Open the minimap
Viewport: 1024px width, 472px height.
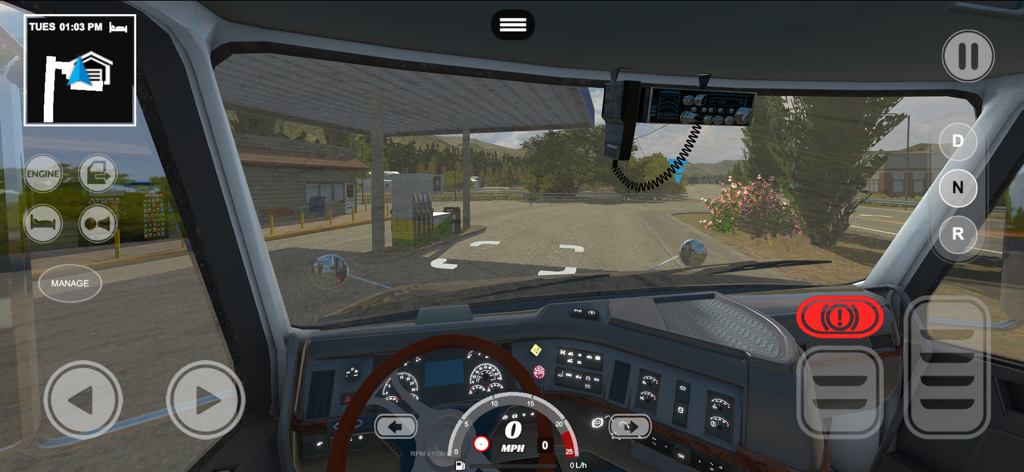[x=80, y=70]
